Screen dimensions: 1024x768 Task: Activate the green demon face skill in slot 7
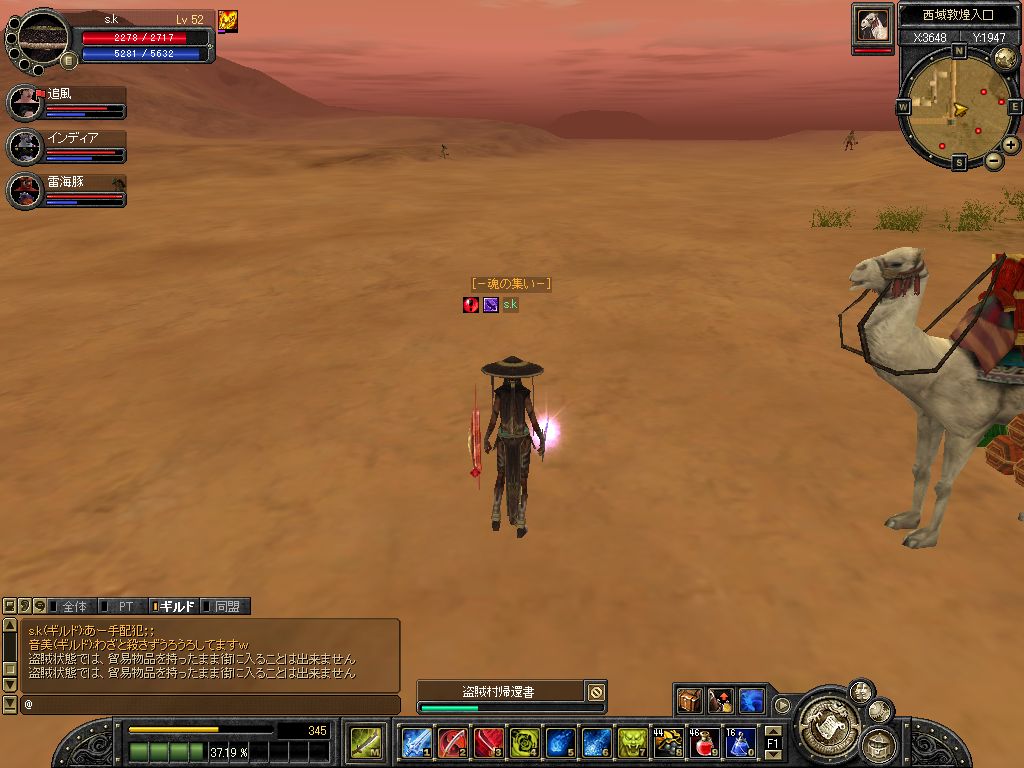[x=632, y=743]
